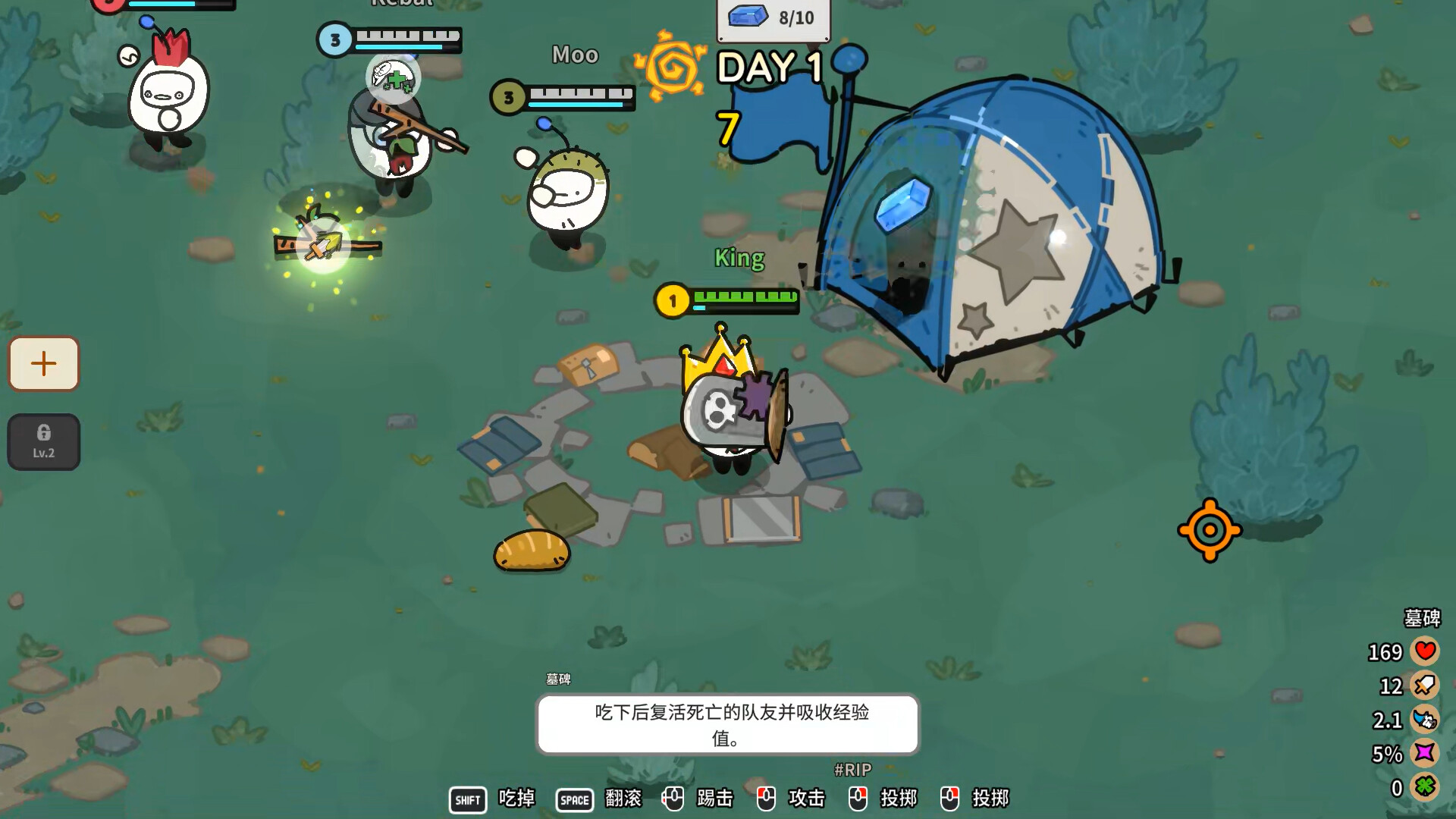Click the orange plus button
The height and width of the screenshot is (819, 1456).
pos(44,364)
